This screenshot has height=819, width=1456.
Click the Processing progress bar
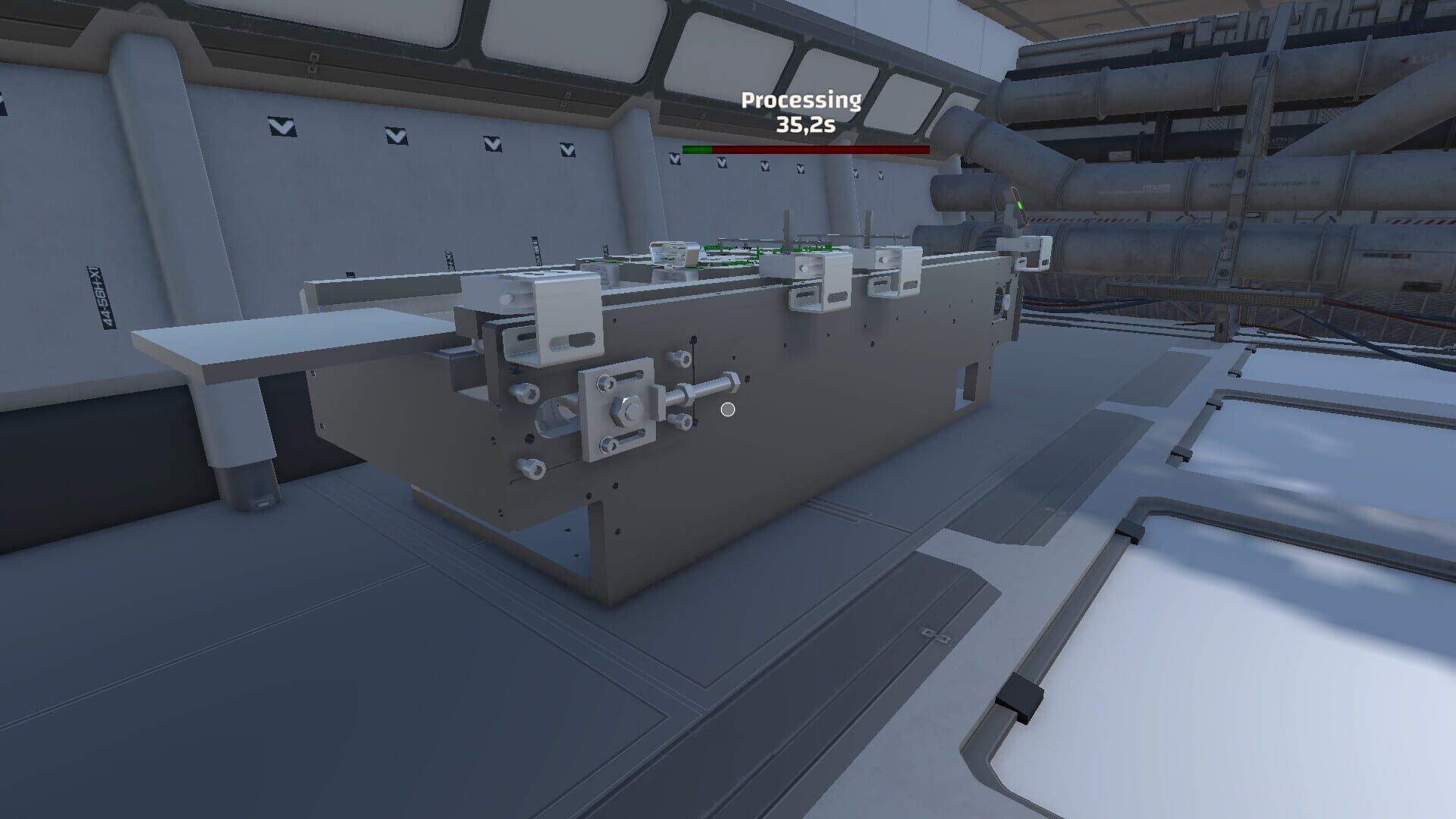pos(806,149)
